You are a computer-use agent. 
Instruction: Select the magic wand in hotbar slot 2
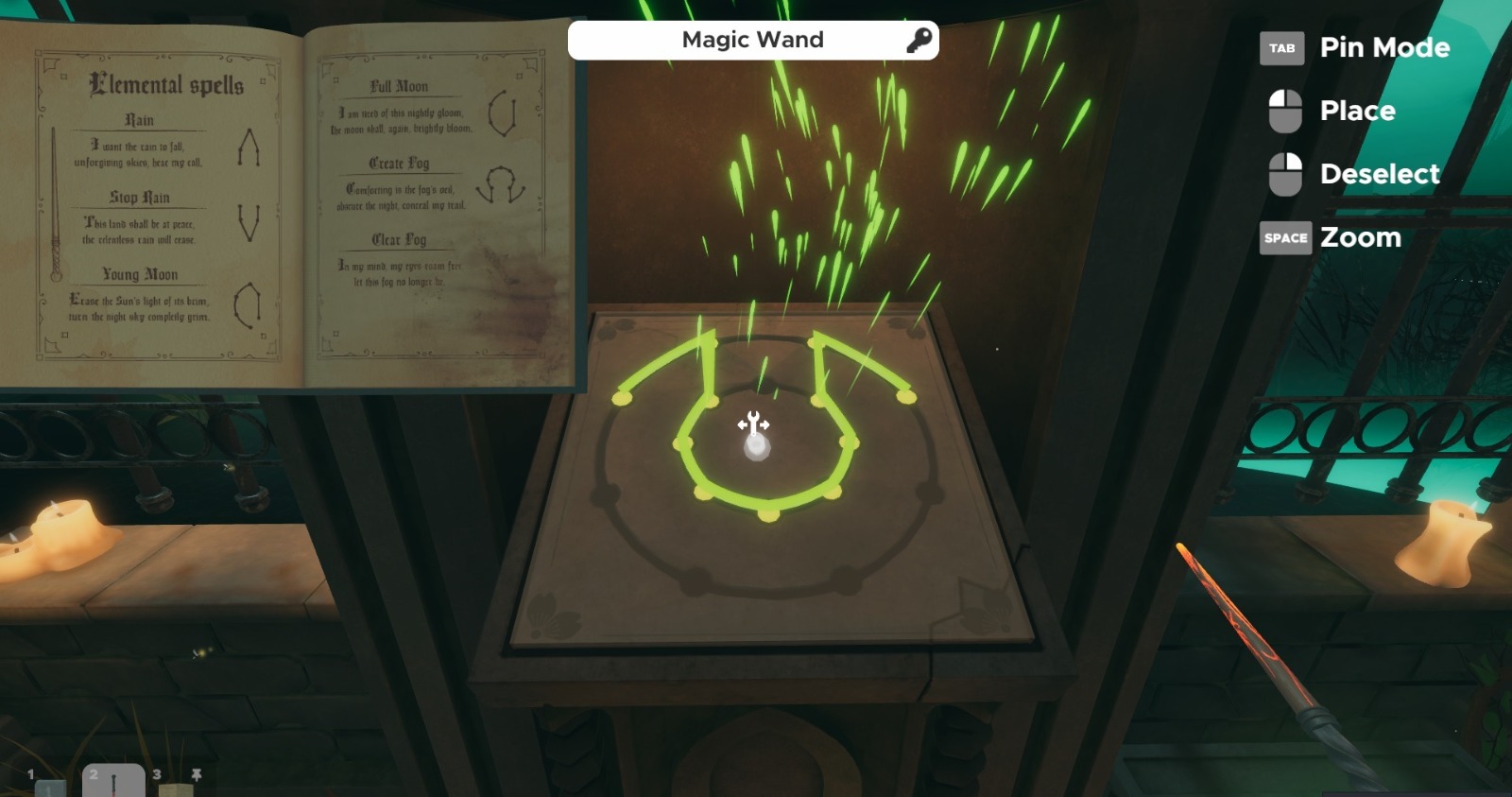(113, 780)
